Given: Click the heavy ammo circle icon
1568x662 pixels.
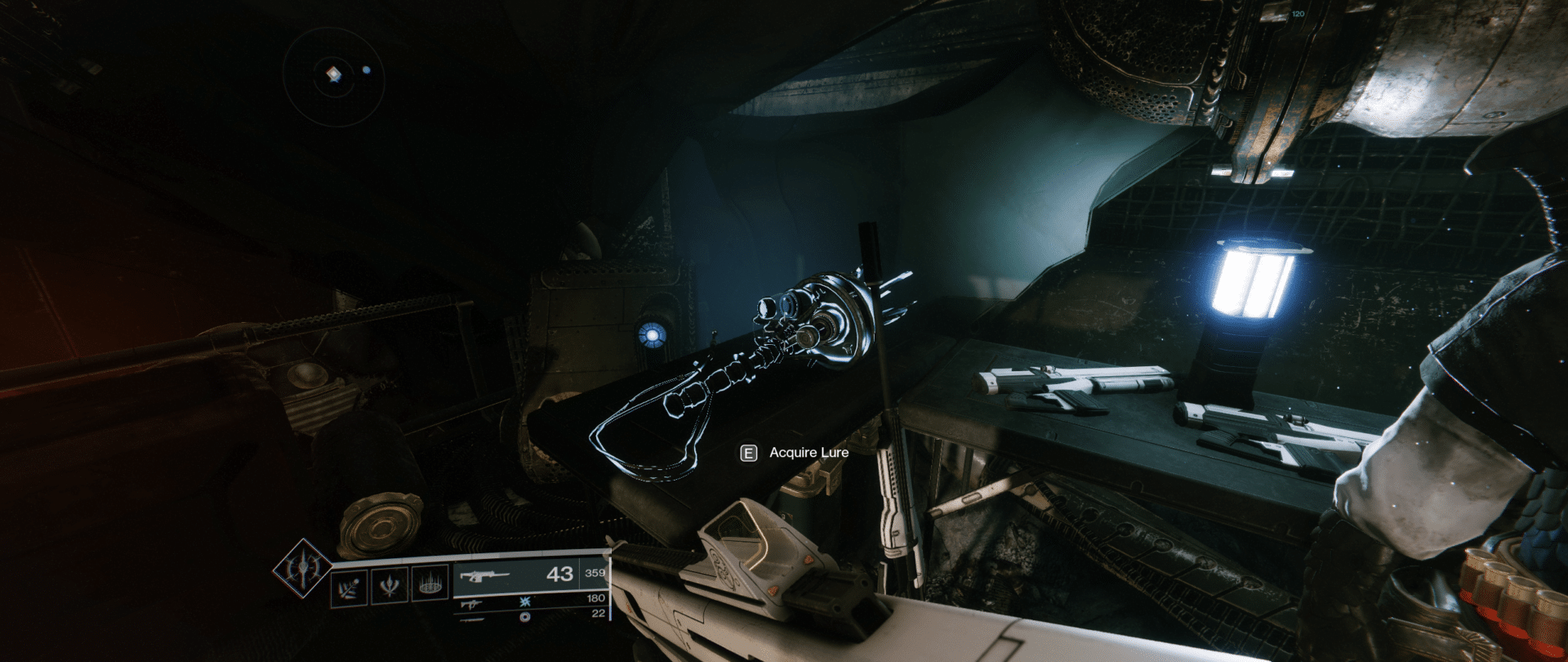Looking at the screenshot, I should [525, 618].
